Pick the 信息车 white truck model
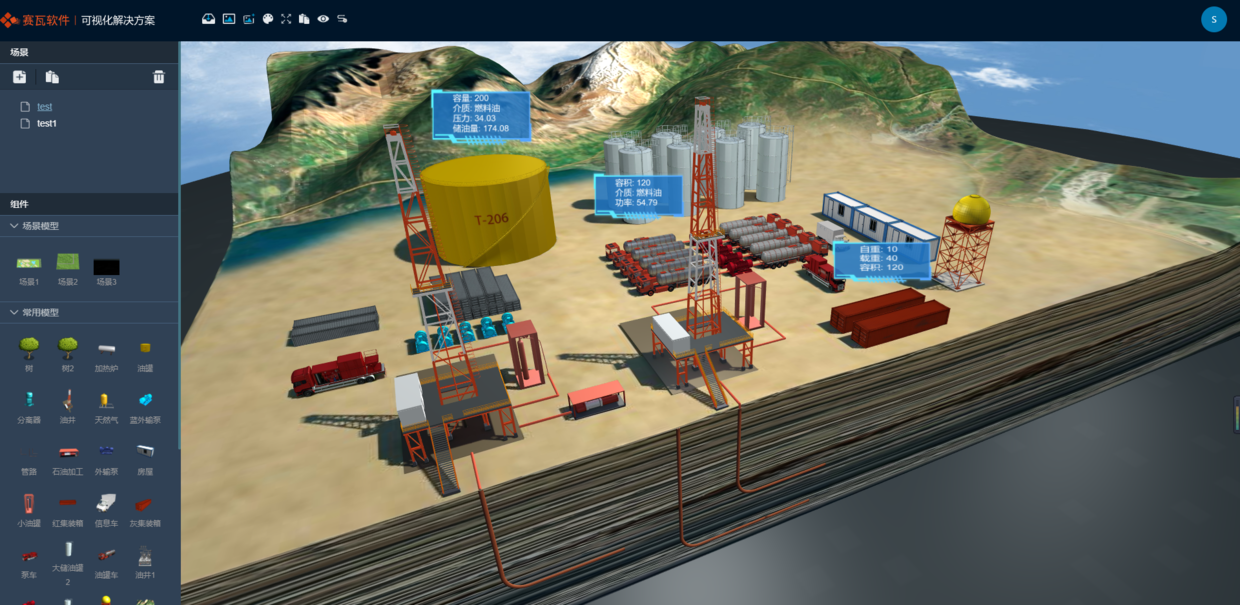Screen dimensions: 1240x605 point(106,505)
